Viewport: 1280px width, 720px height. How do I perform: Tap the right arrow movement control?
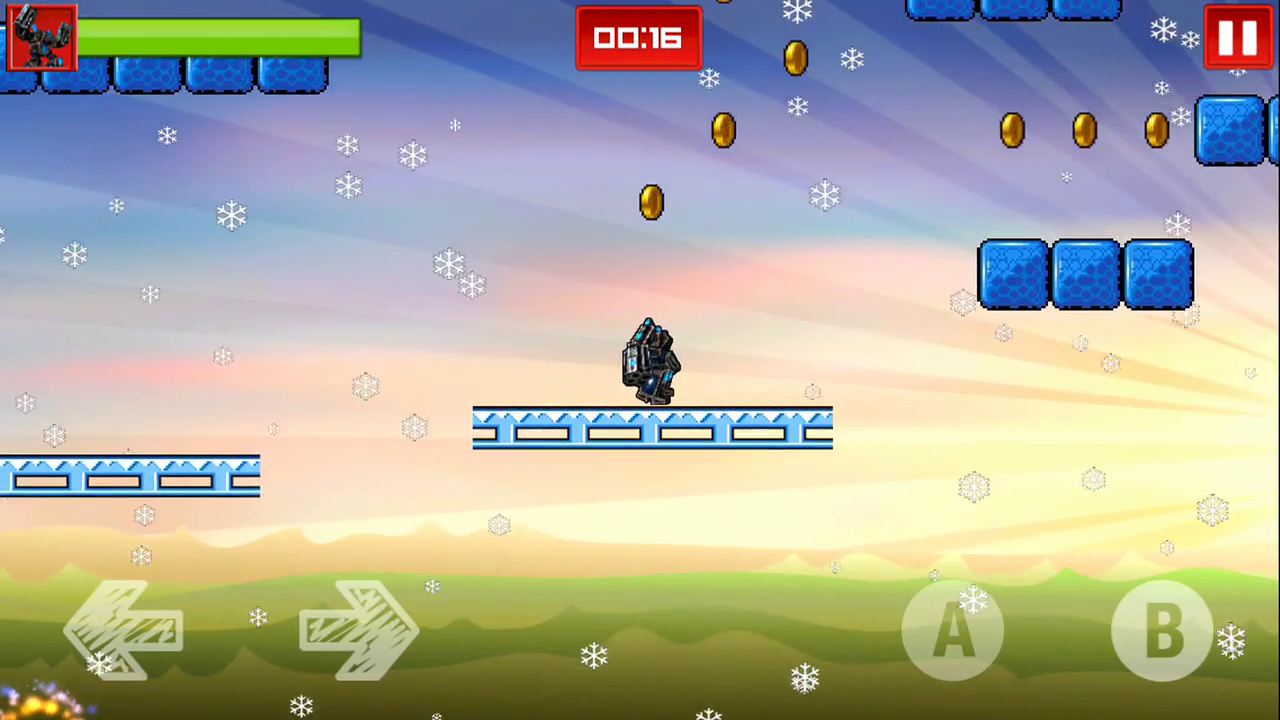[x=358, y=630]
